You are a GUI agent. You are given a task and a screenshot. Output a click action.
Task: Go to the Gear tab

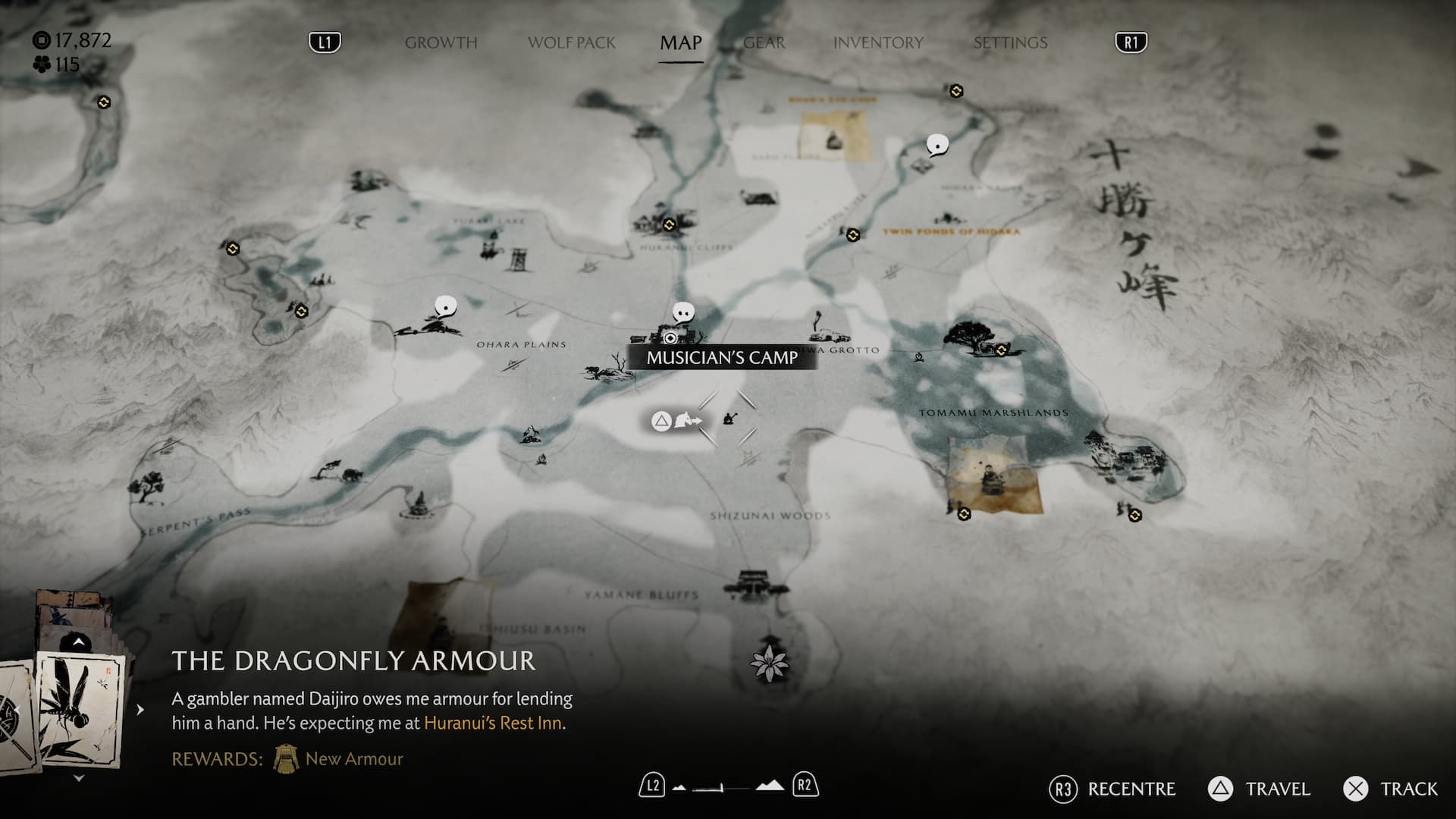764,43
